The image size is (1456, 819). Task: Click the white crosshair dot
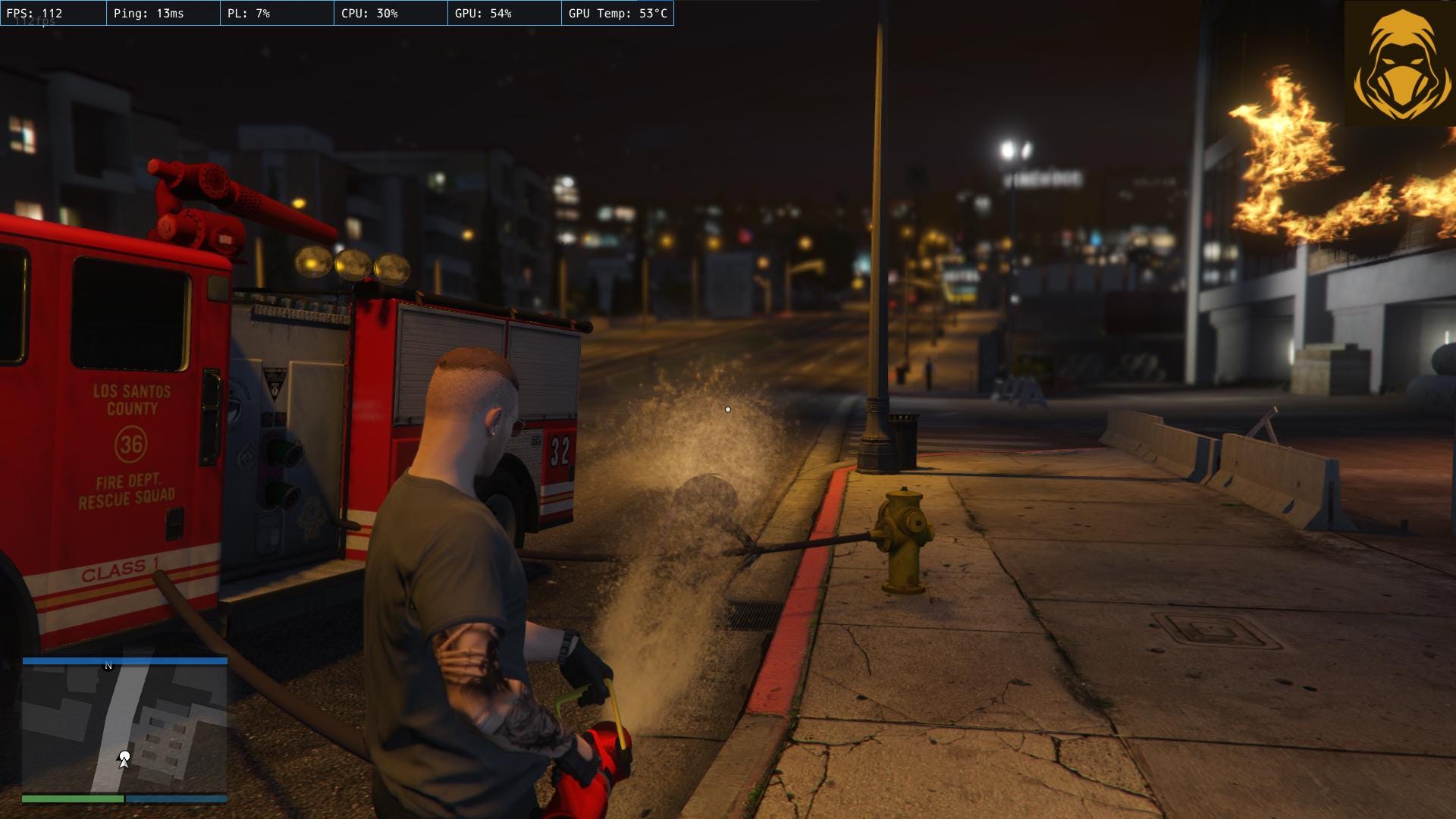click(727, 409)
